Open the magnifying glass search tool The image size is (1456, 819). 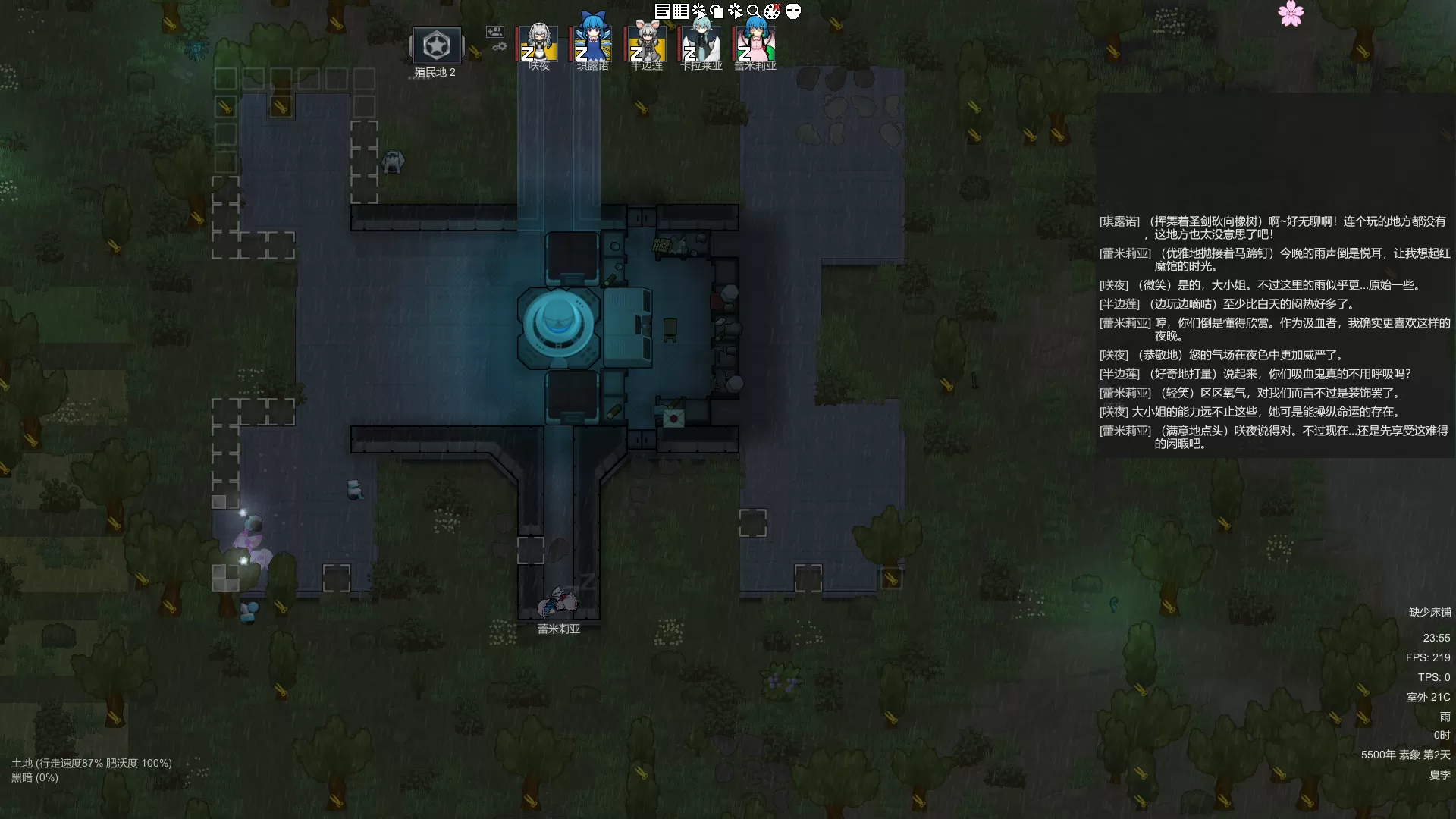click(754, 11)
